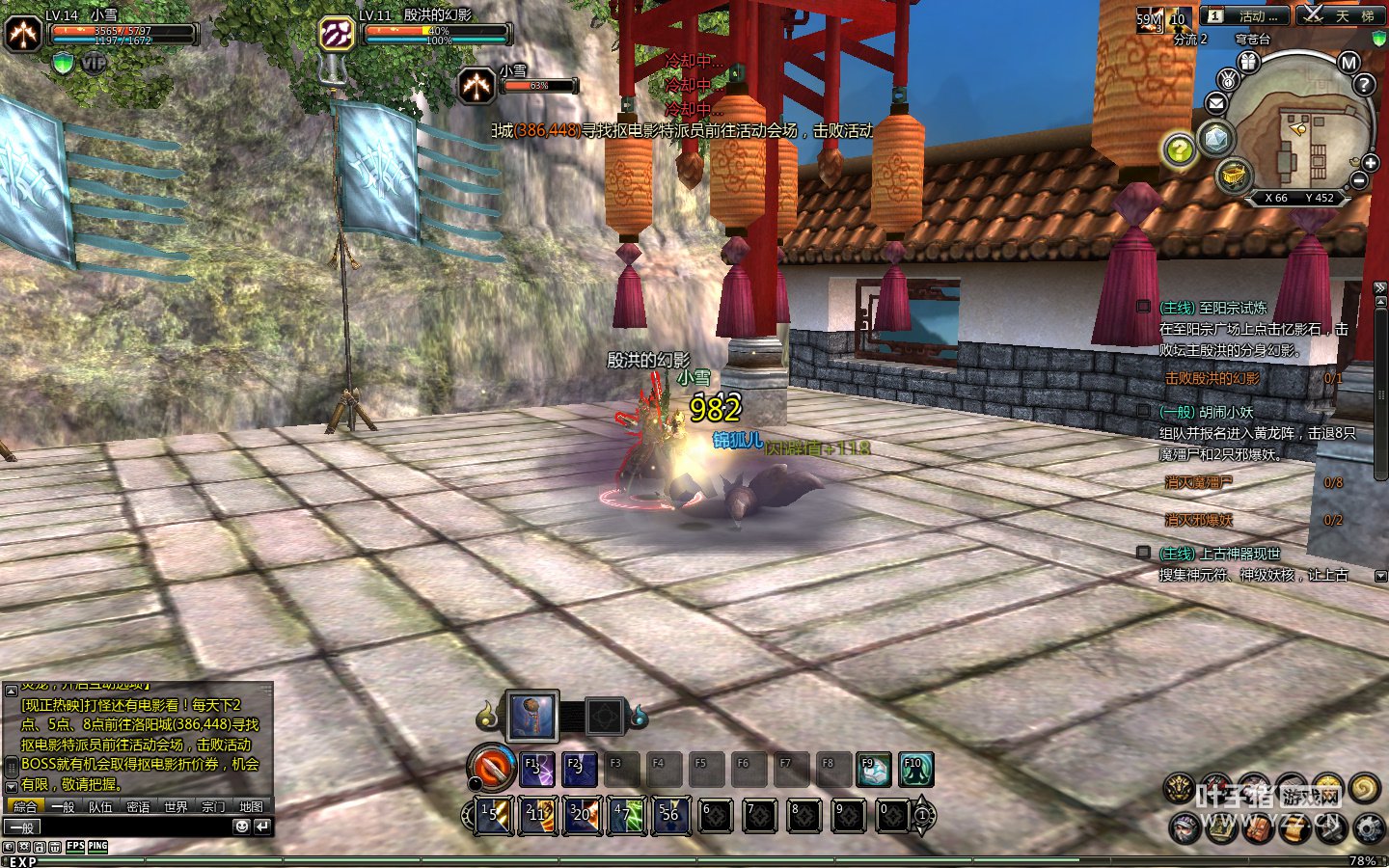The width and height of the screenshot is (1389, 868).
Task: Switch chat to the 世界 tab
Action: pyautogui.click(x=176, y=807)
